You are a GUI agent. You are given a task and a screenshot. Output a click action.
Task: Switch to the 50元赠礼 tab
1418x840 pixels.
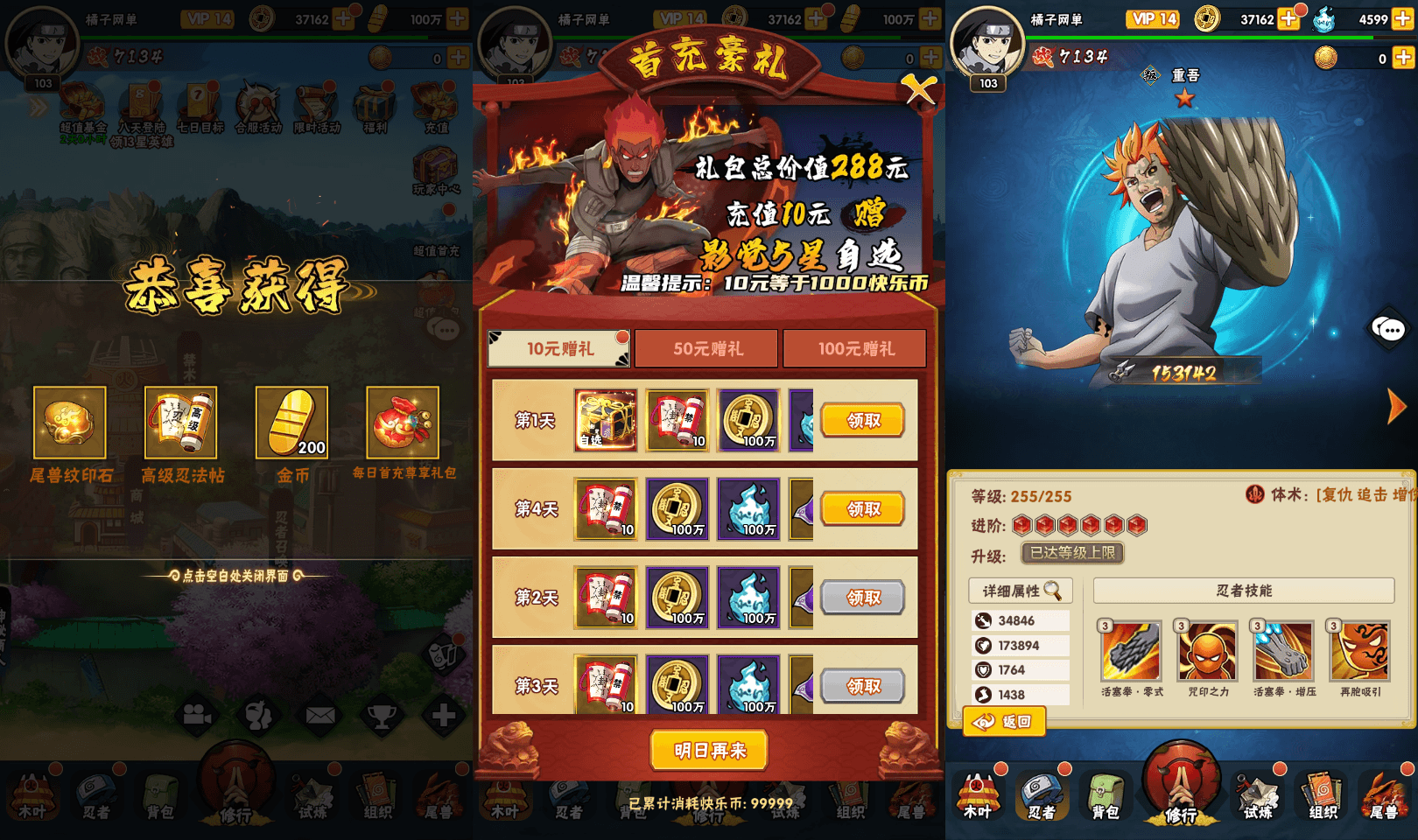(x=706, y=348)
